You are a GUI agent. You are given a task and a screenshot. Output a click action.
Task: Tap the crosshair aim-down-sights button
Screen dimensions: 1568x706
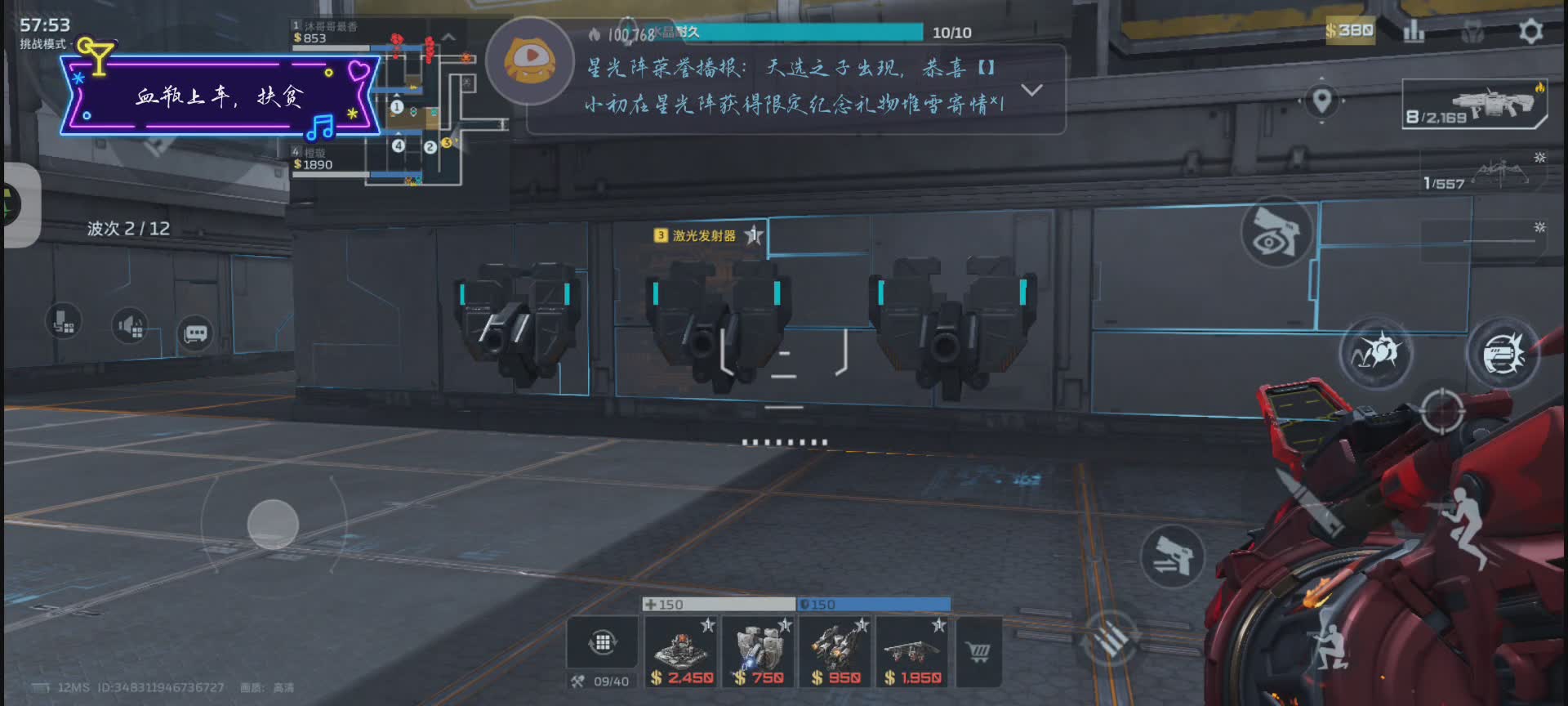click(x=1441, y=411)
